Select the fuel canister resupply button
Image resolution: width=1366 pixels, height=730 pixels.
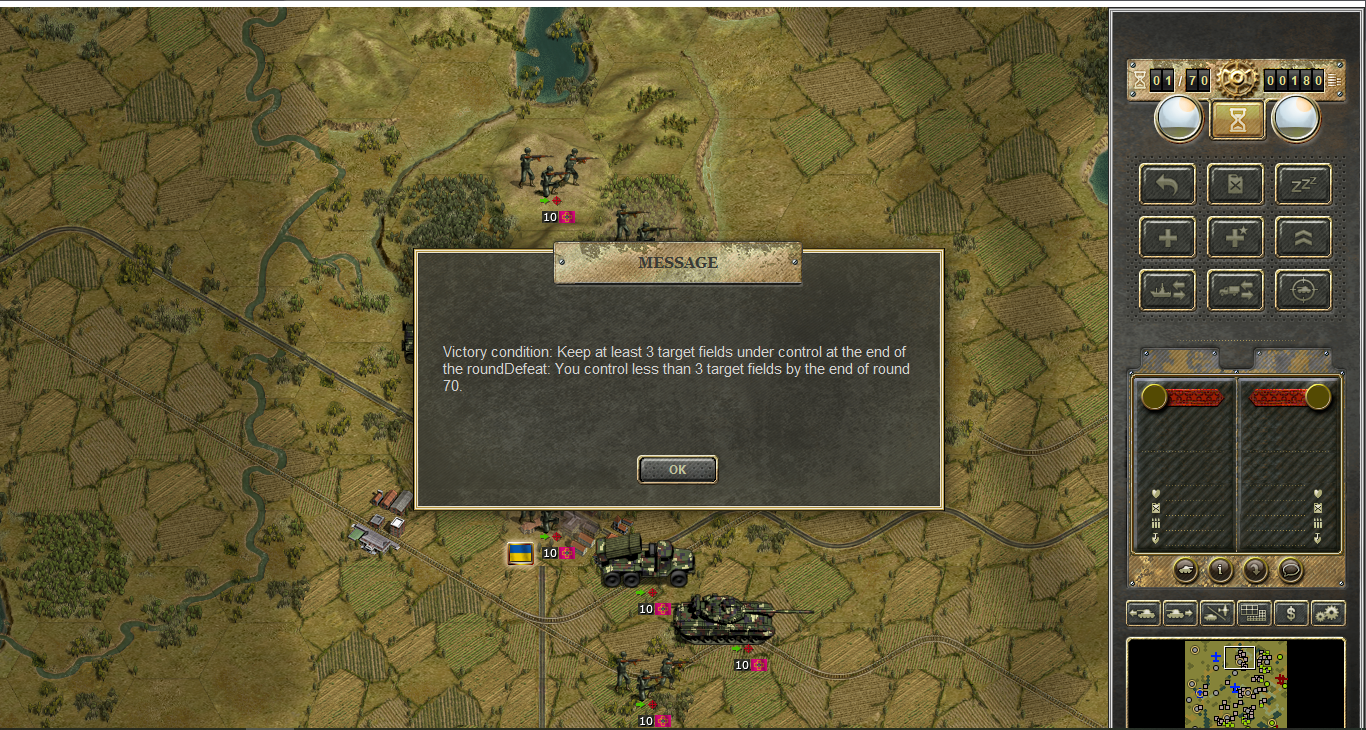point(1236,184)
